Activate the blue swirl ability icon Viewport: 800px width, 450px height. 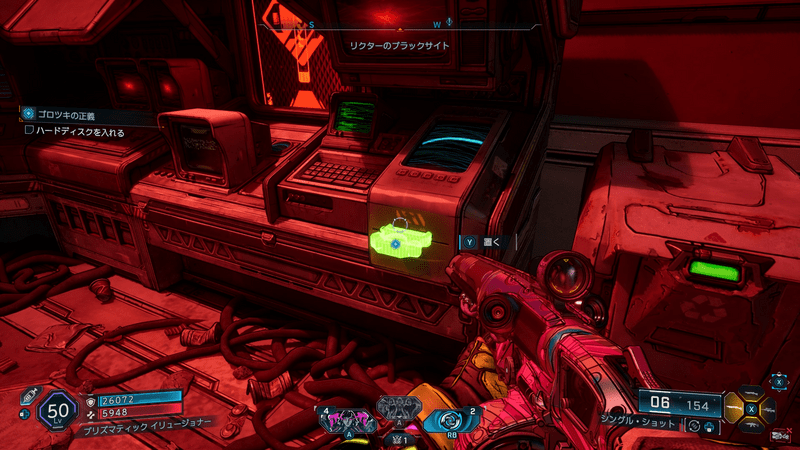tap(450, 419)
